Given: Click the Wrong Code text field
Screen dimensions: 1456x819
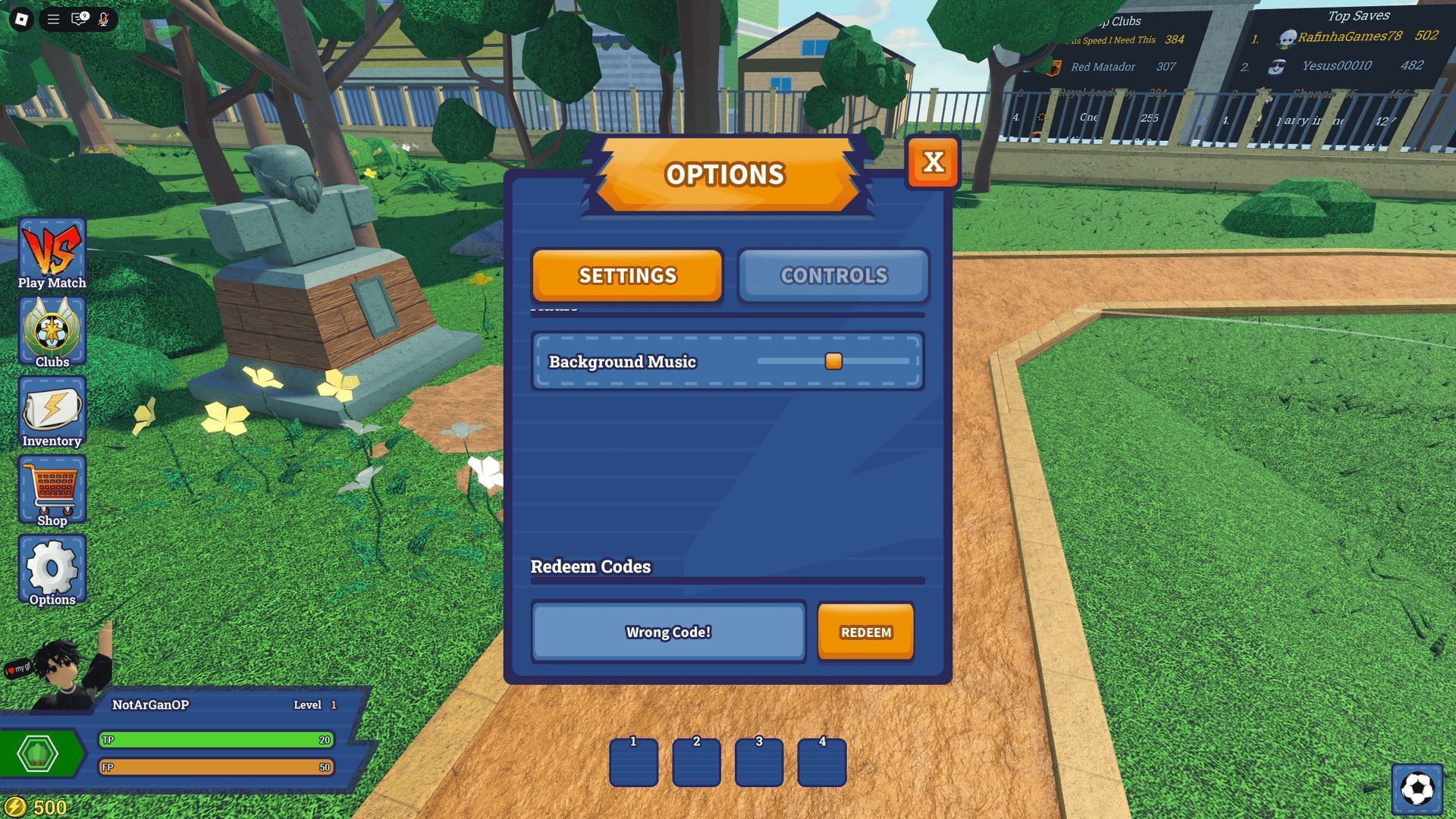Looking at the screenshot, I should tap(668, 632).
